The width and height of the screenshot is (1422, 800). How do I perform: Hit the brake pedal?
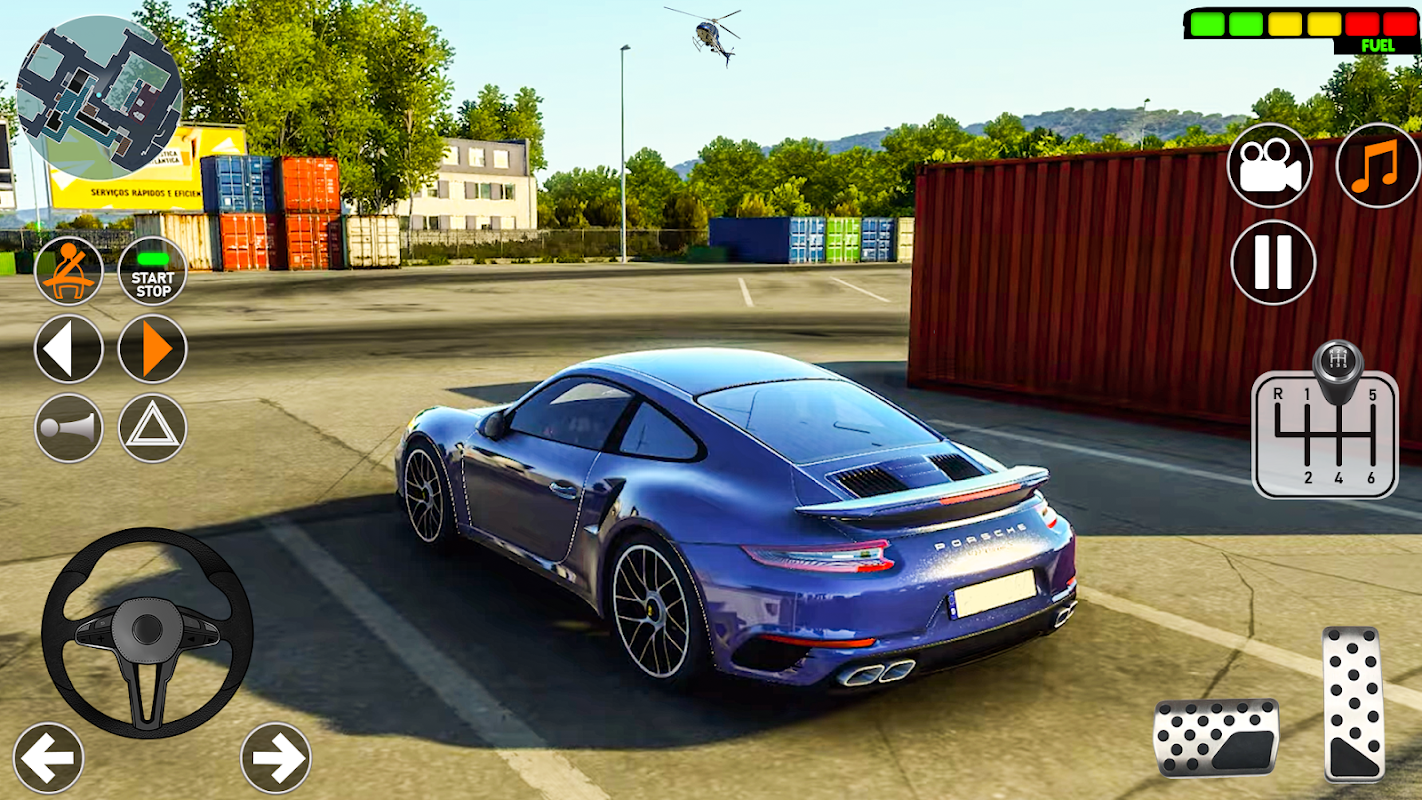pyautogui.click(x=1216, y=738)
